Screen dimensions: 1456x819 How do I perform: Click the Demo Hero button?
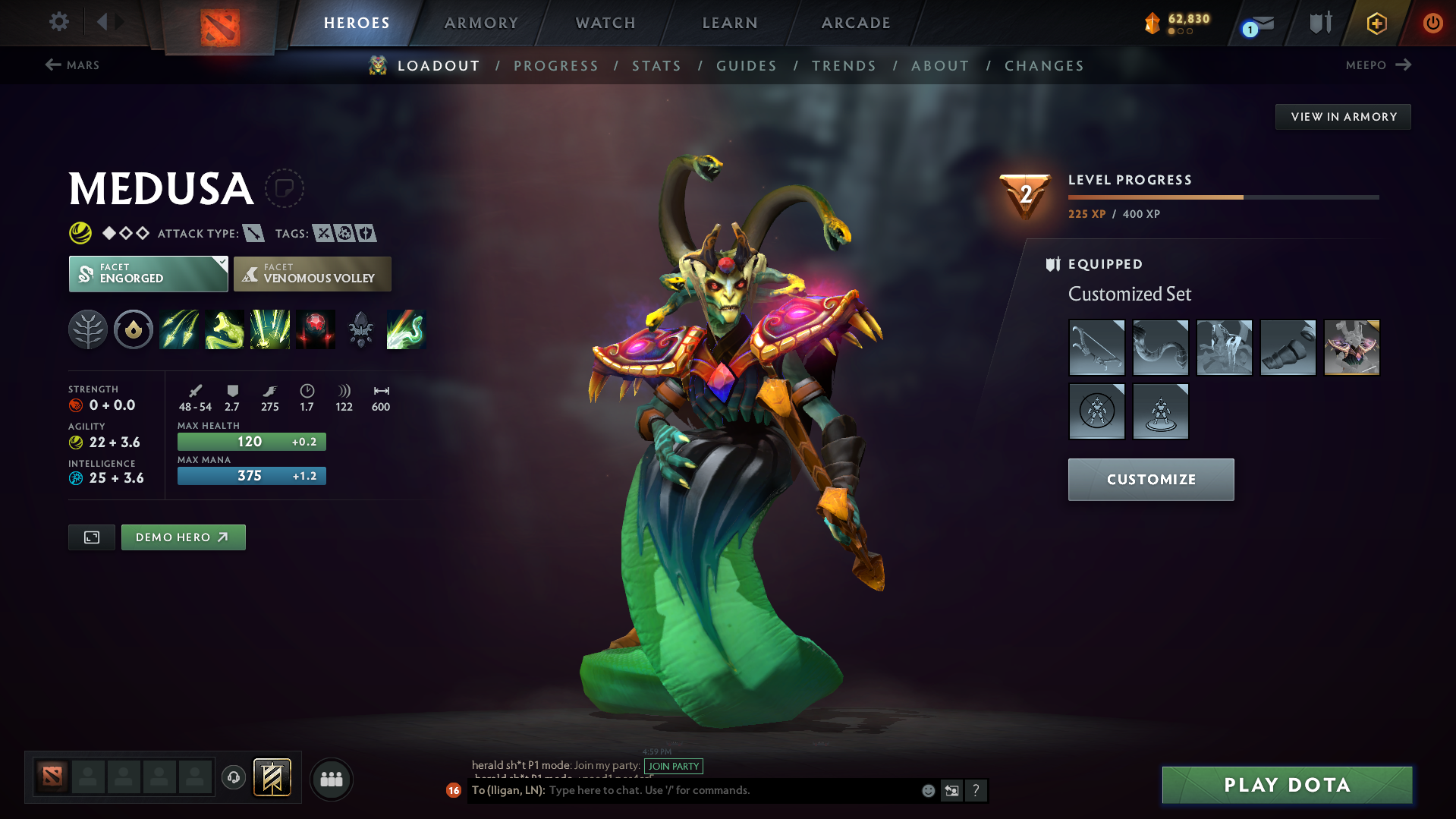(x=183, y=537)
